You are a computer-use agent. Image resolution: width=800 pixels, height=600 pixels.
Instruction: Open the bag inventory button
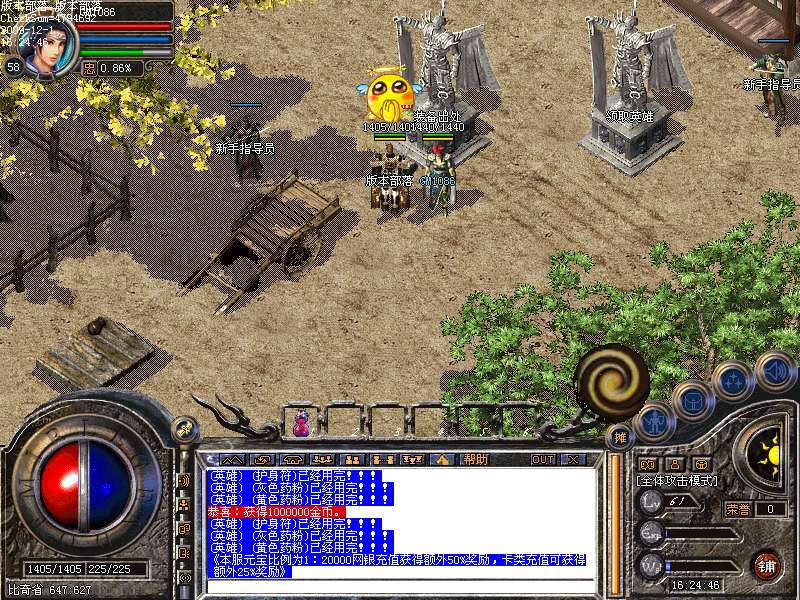(692, 402)
